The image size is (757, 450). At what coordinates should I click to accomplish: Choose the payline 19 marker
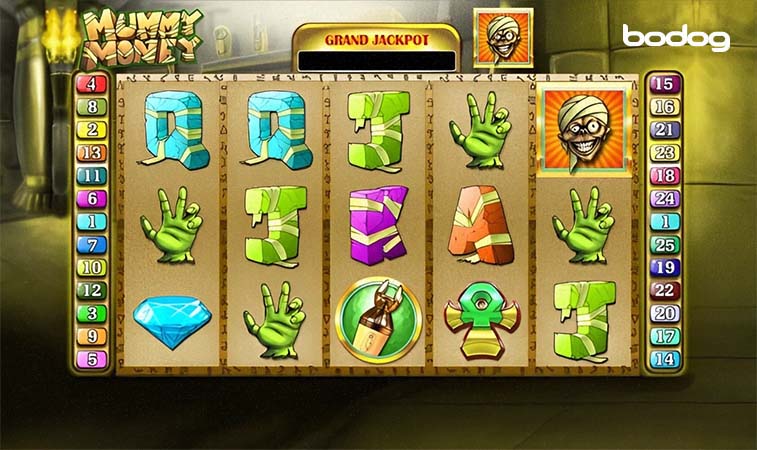pos(665,268)
